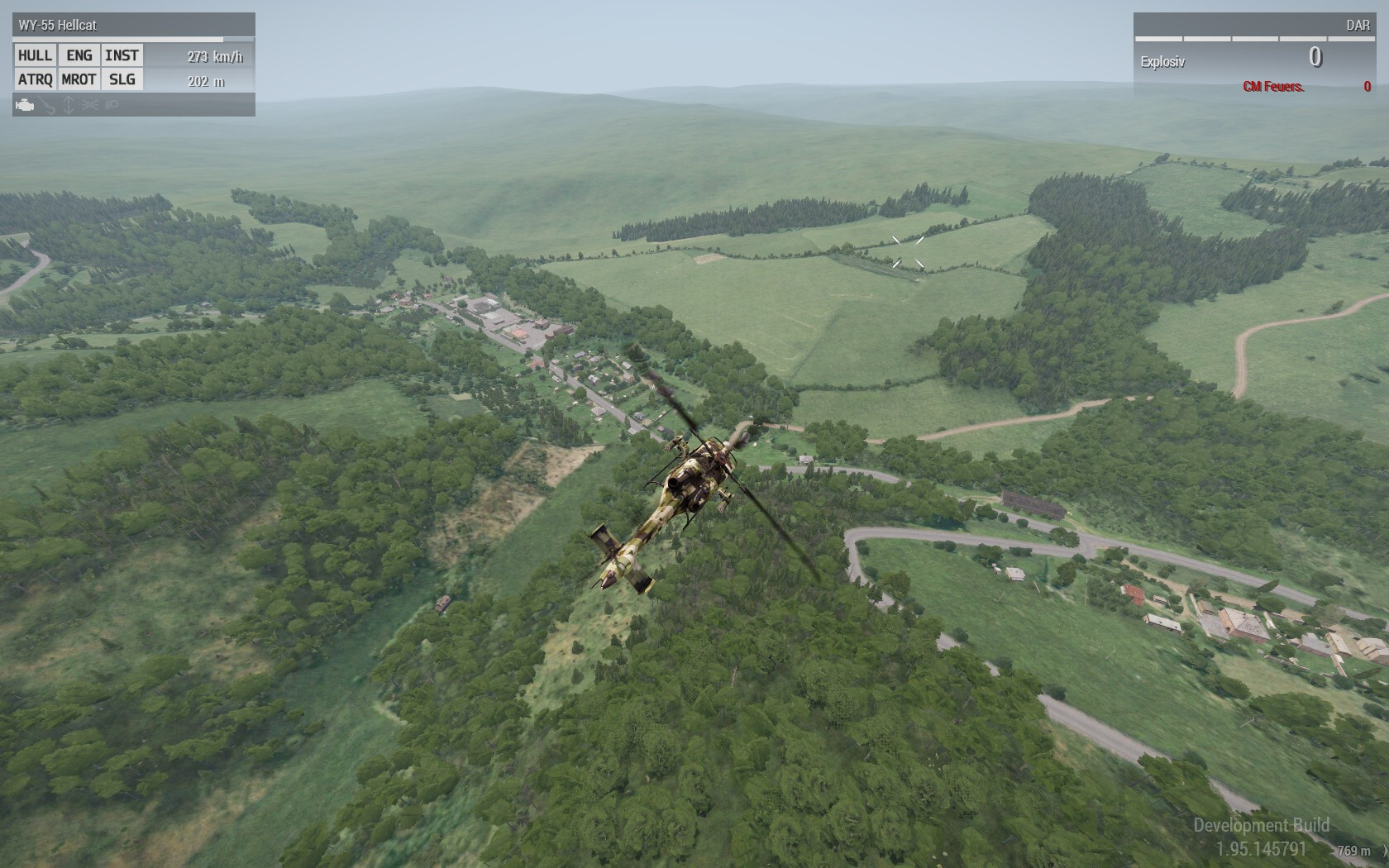Select the SLG status indicator
This screenshot has height=868, width=1389.
(122, 79)
